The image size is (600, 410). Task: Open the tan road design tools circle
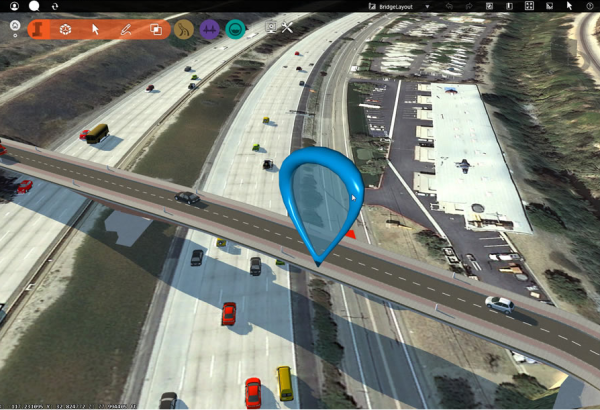(x=184, y=30)
